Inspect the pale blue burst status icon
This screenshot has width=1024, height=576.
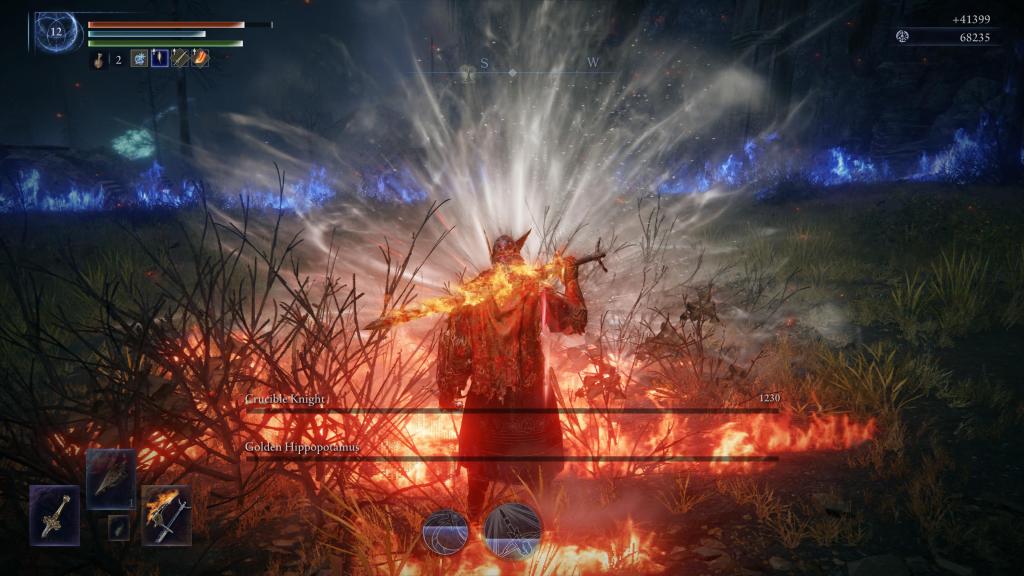(139, 59)
